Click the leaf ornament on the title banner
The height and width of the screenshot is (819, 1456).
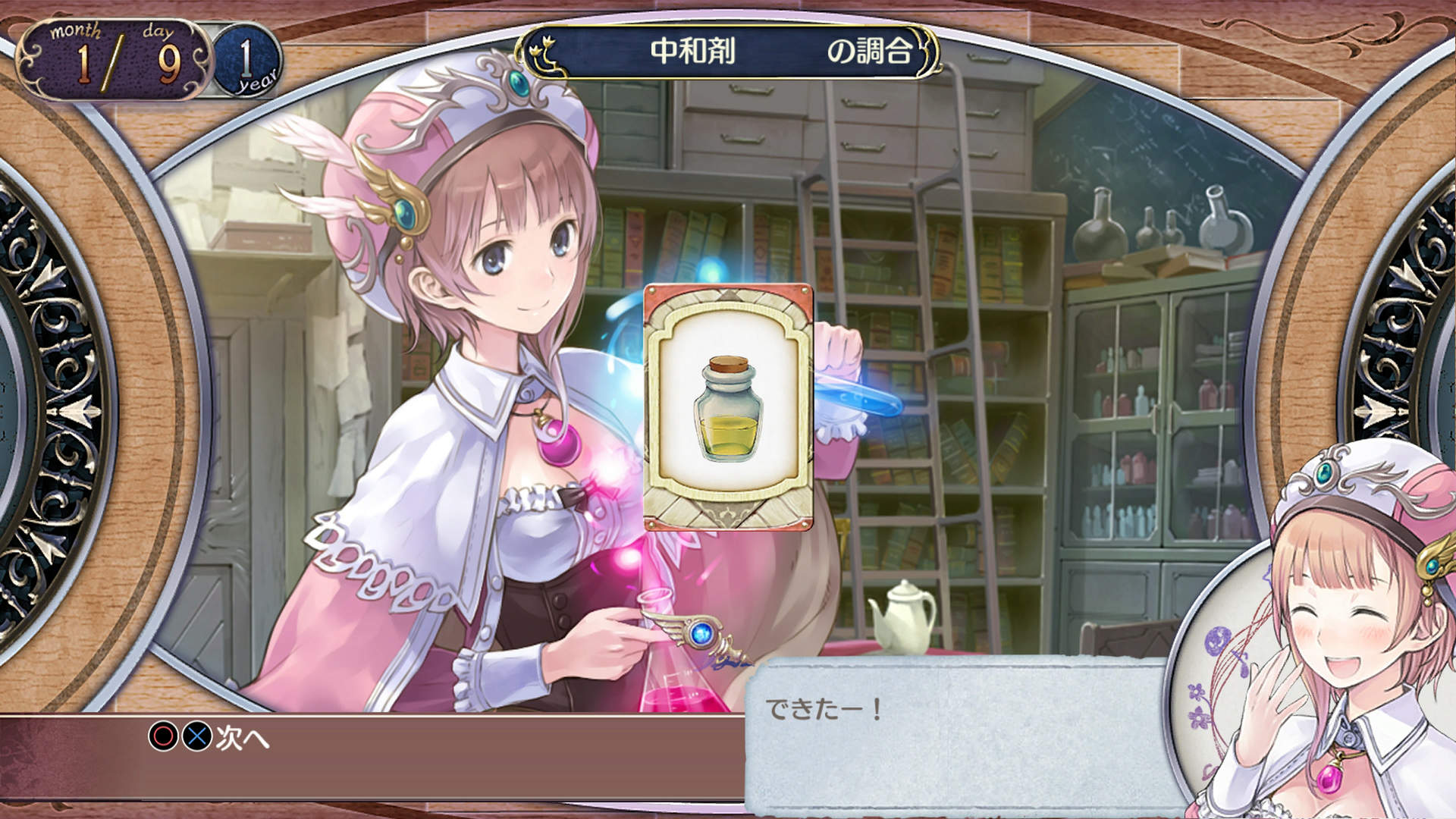tap(548, 53)
